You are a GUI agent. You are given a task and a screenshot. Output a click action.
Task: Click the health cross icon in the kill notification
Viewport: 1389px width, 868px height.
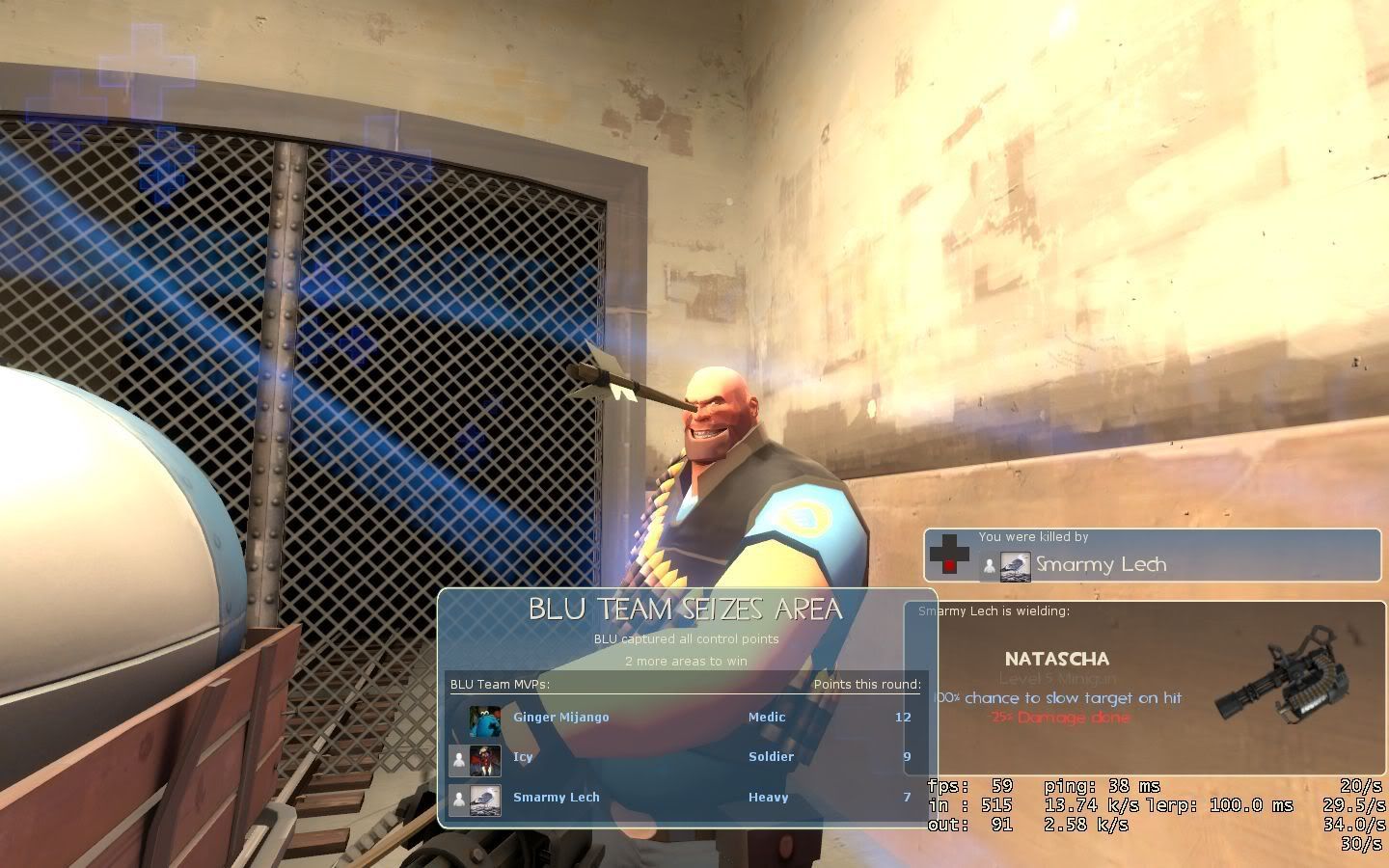[x=949, y=554]
